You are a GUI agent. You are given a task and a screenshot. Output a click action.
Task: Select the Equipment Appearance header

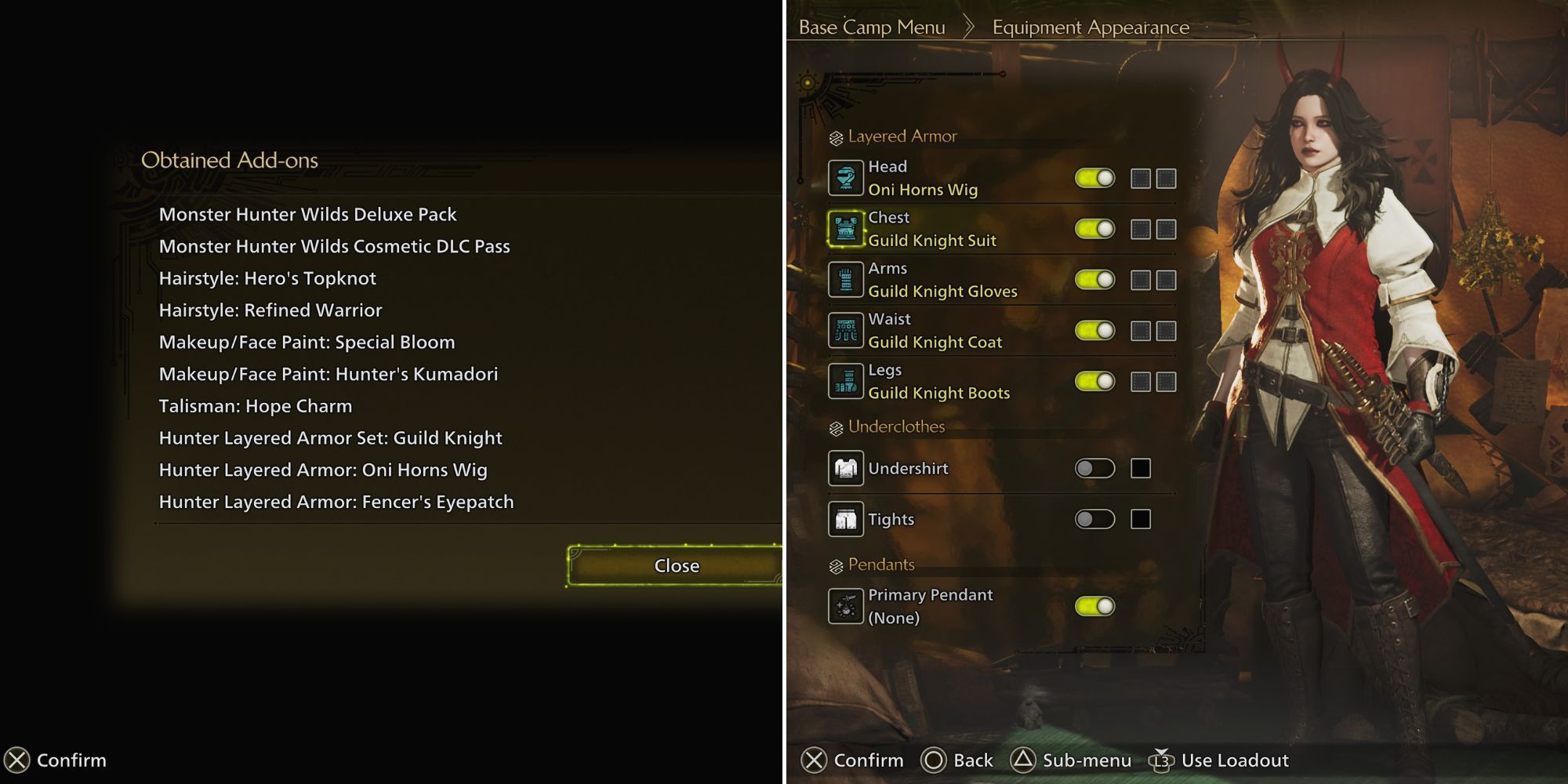tap(1090, 27)
